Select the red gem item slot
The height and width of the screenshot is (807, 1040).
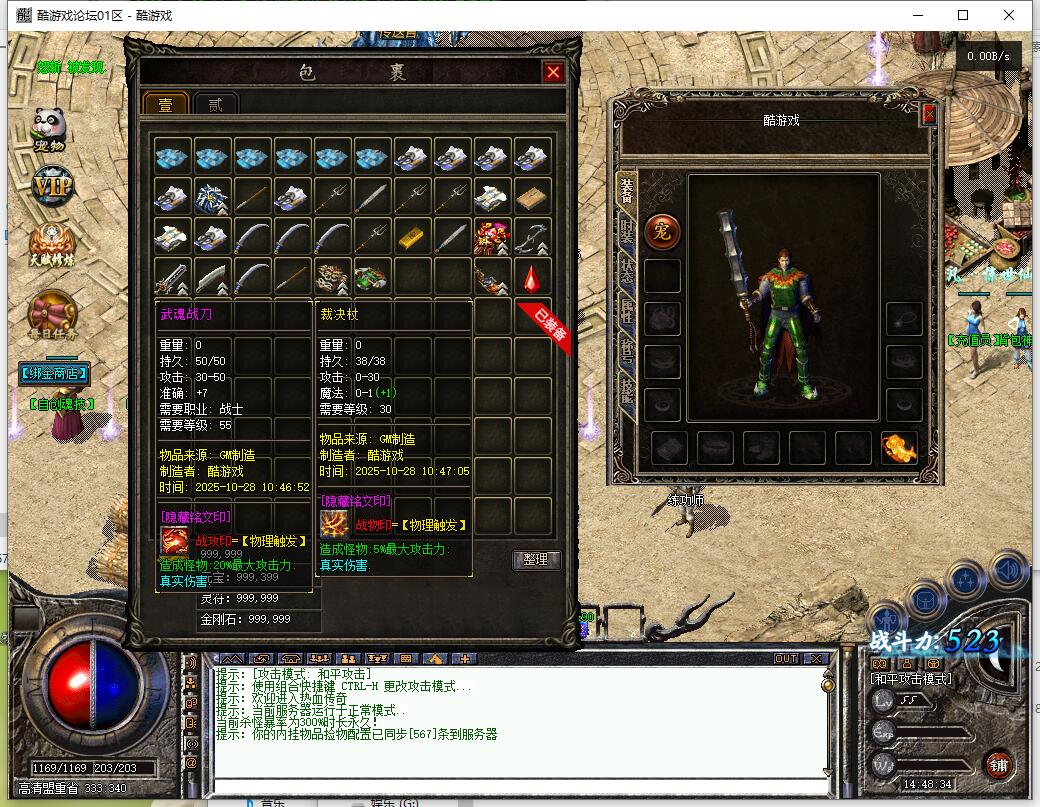tap(532, 276)
